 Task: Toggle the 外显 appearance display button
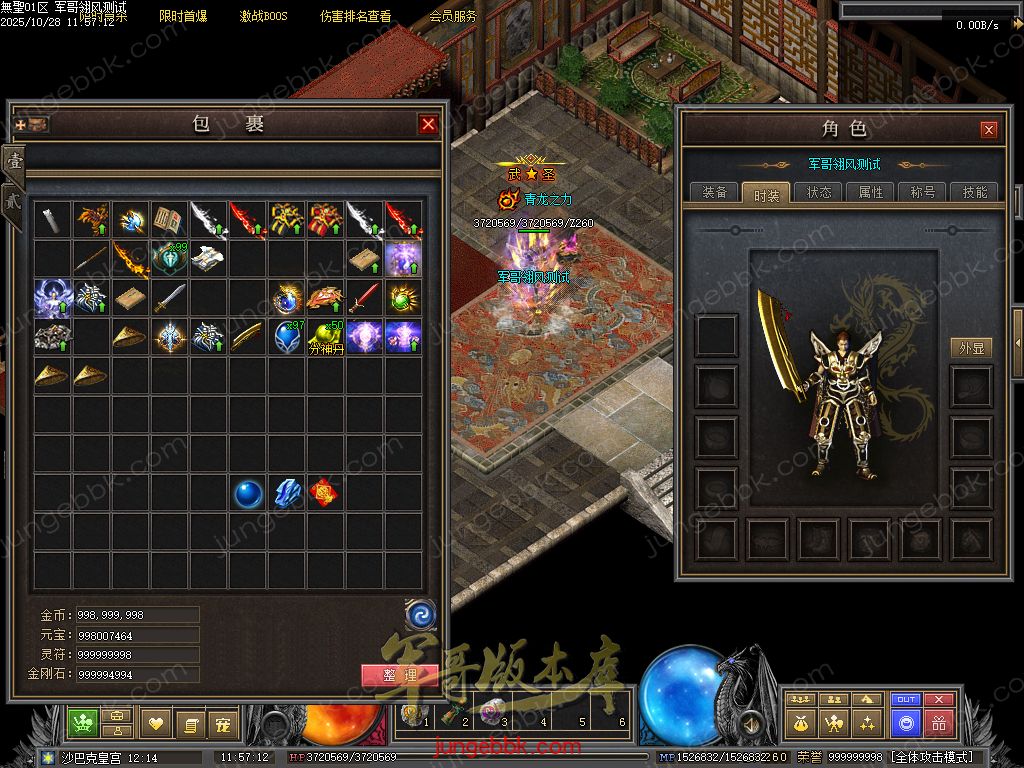[970, 348]
